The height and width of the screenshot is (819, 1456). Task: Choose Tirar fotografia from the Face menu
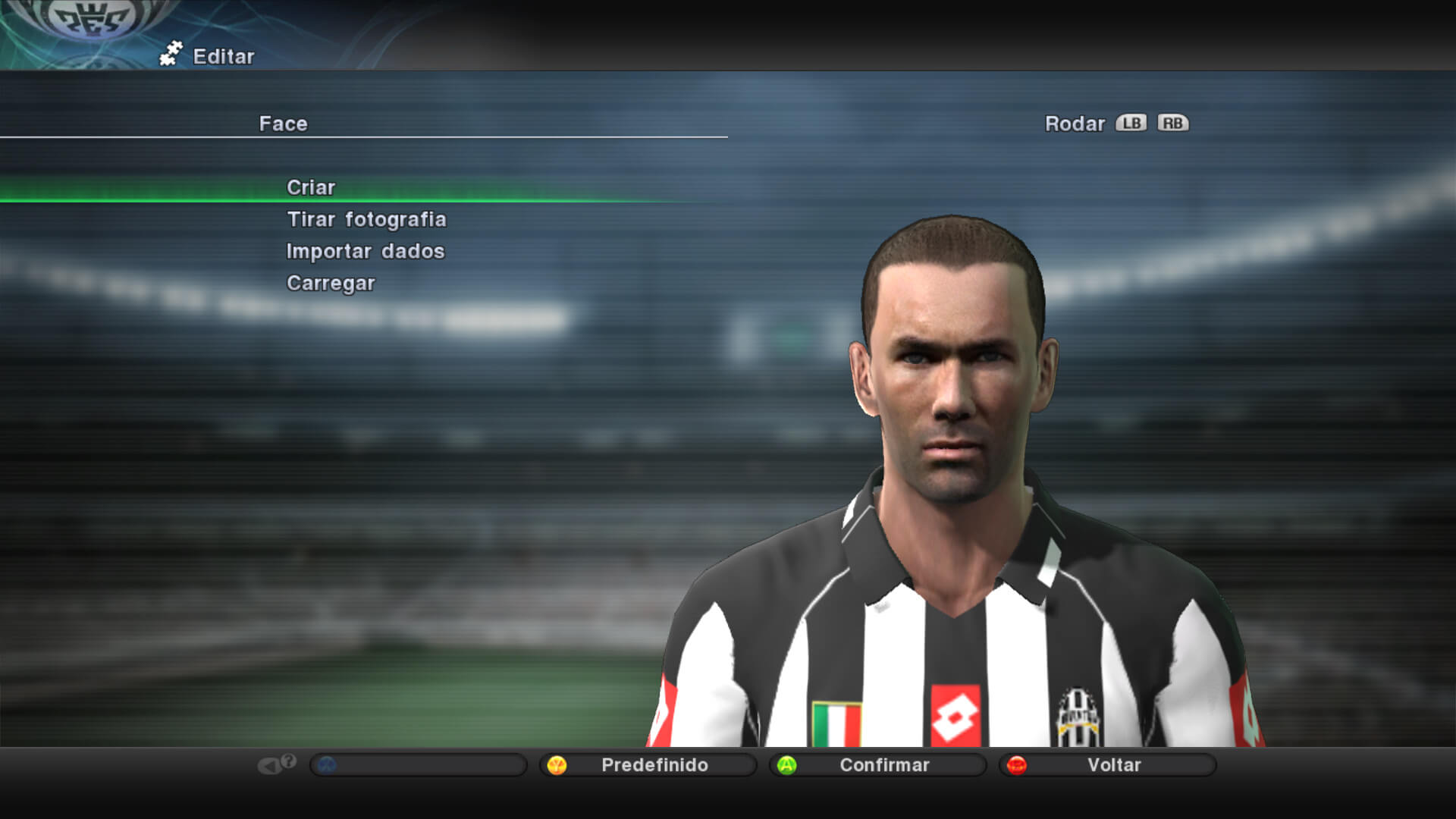[366, 219]
